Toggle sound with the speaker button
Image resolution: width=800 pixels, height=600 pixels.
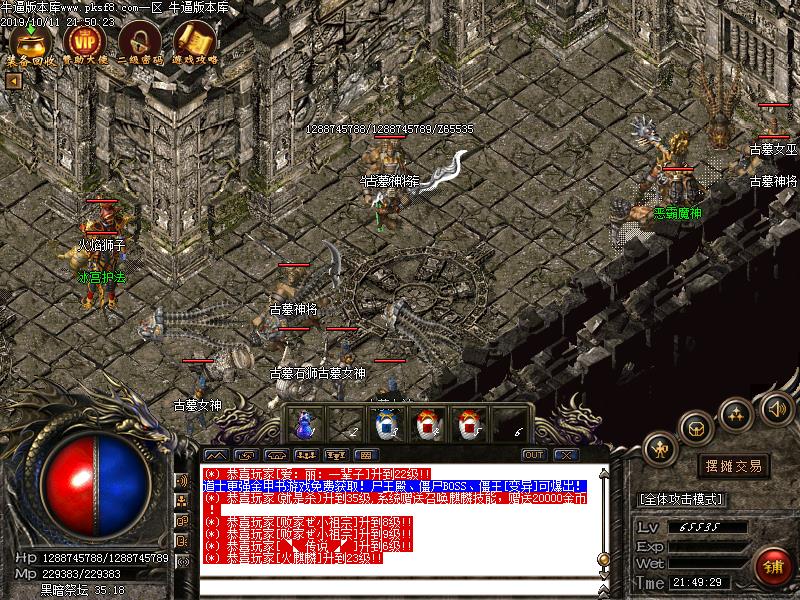pyautogui.click(x=775, y=407)
